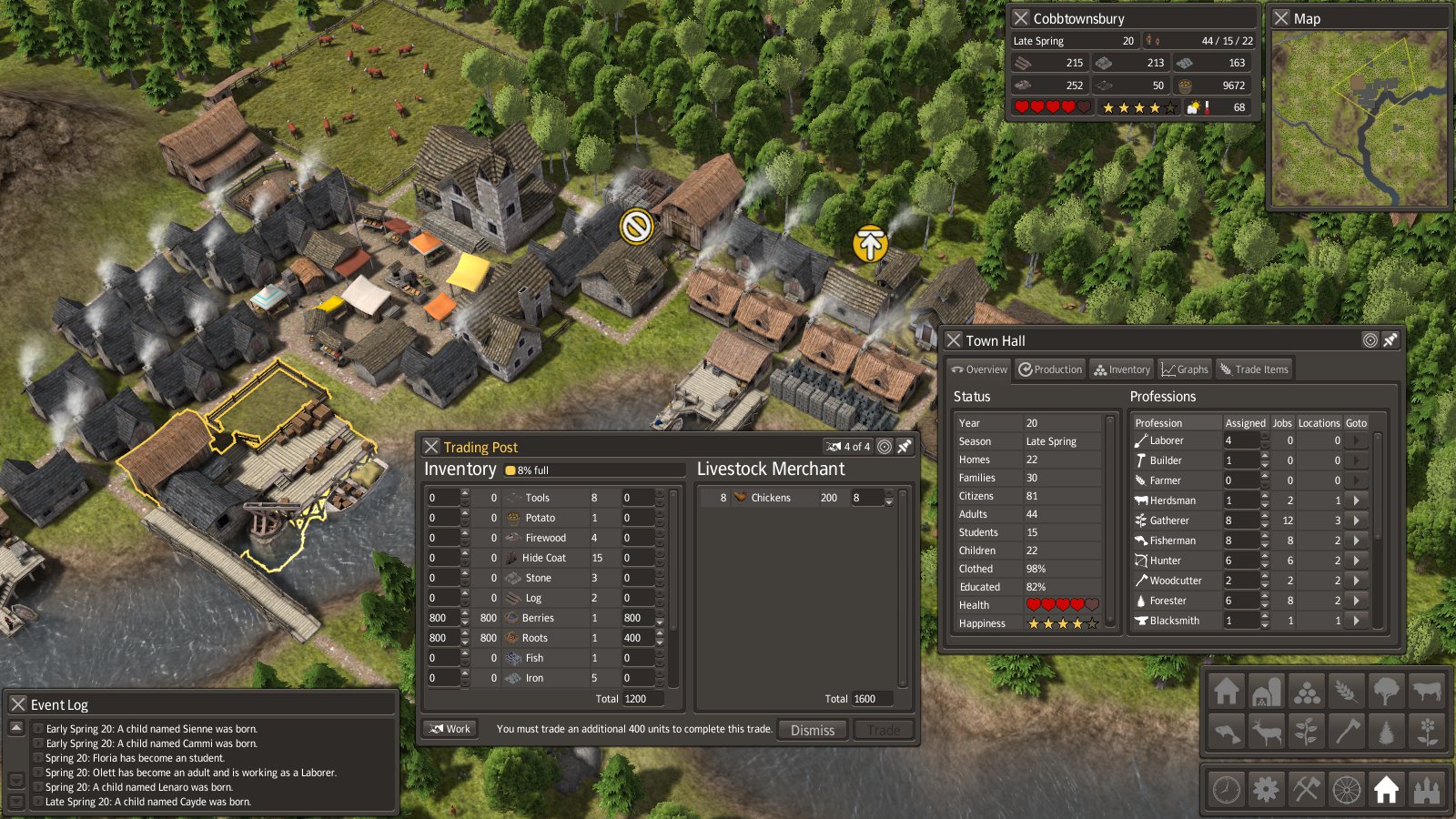The image size is (1456, 819).
Task: Close the Town Hall window
Action: [x=954, y=340]
